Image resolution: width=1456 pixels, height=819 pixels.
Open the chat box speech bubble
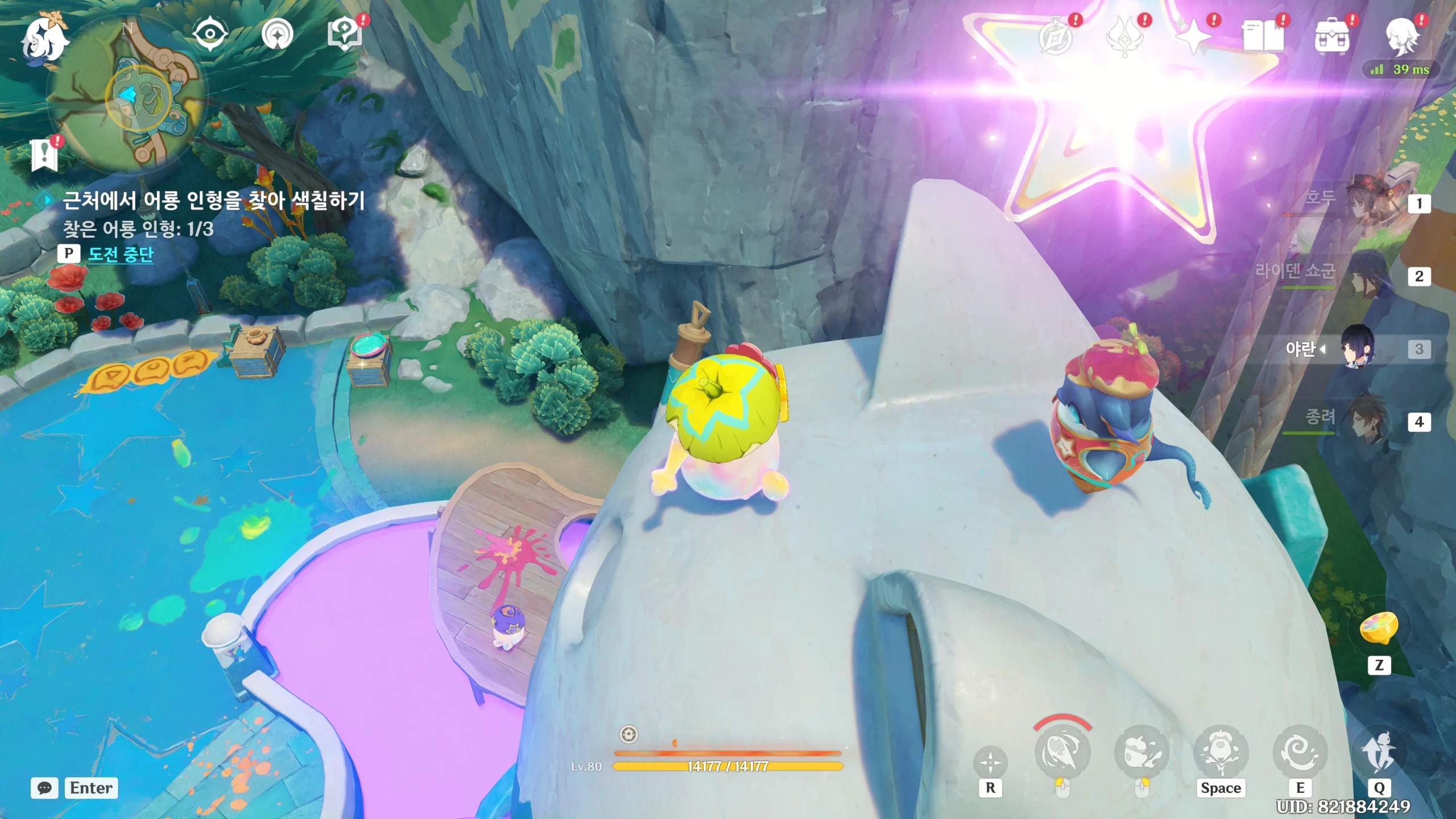coord(44,788)
